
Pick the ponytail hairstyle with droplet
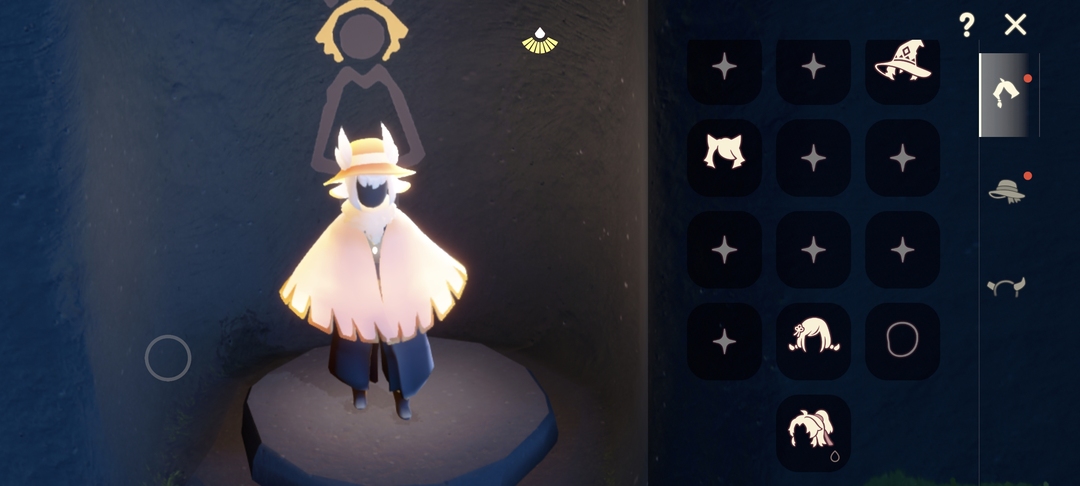[813, 432]
